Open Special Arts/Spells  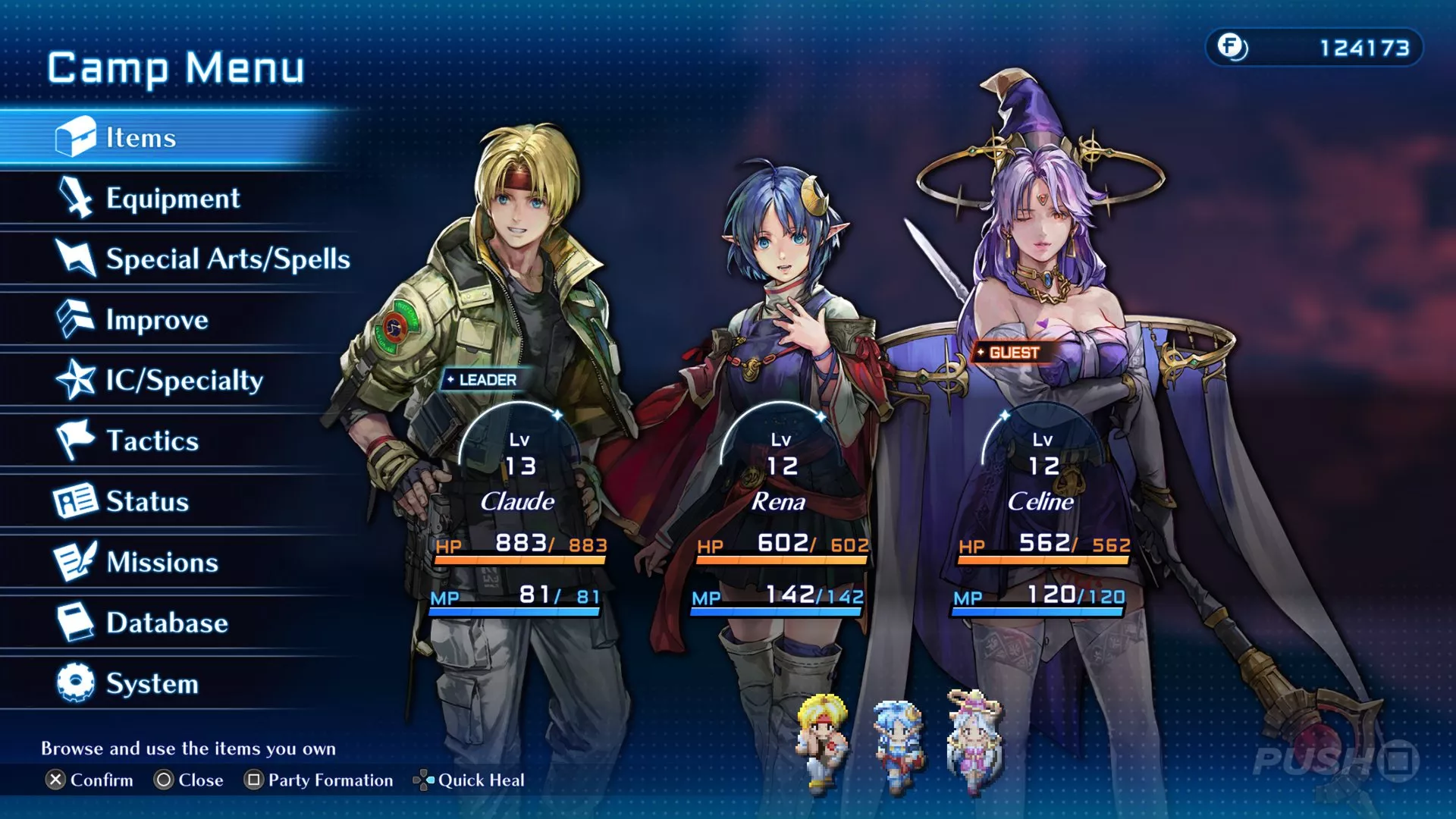227,259
